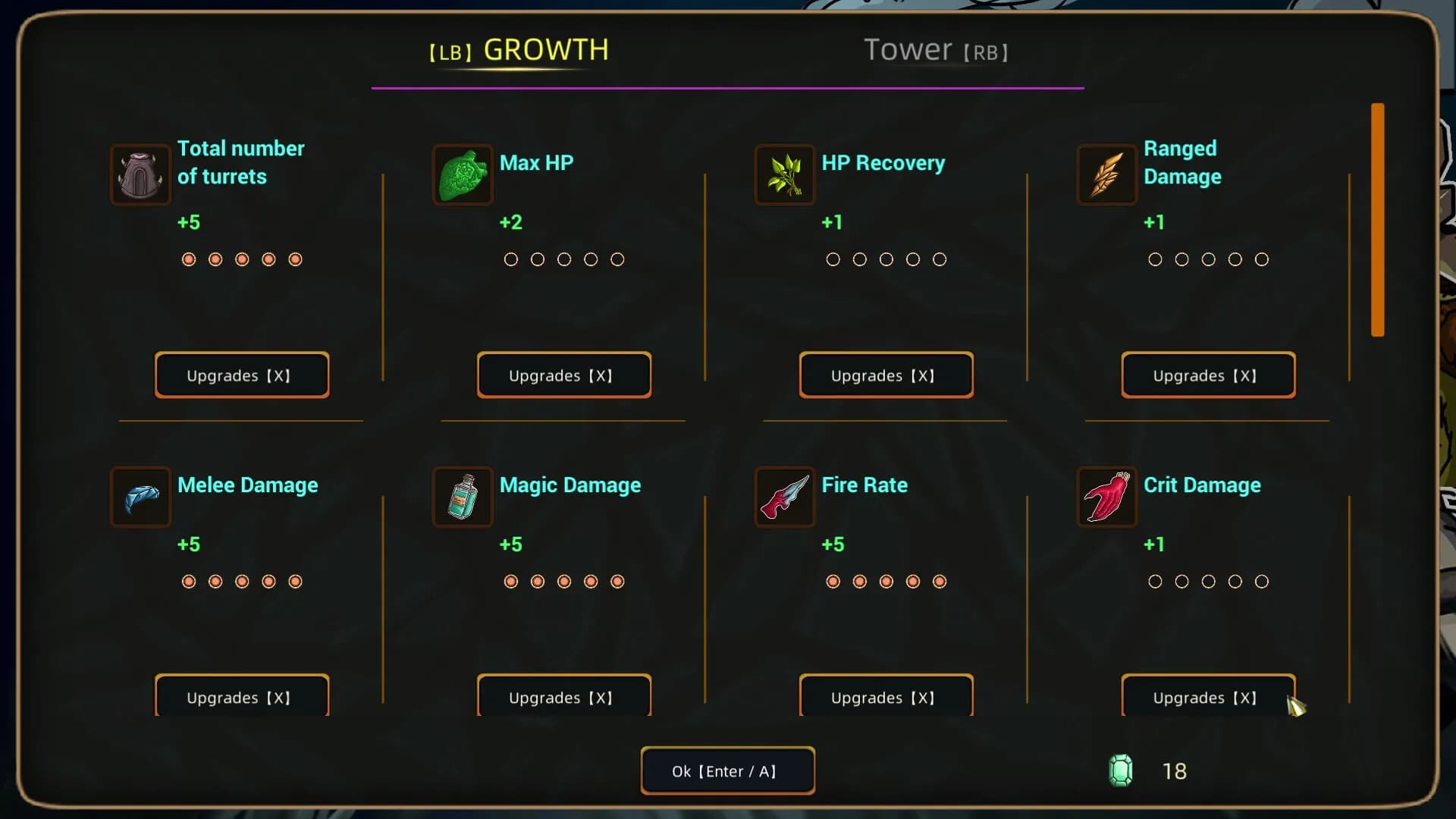Click the HP Recovery herb icon

pos(784,175)
